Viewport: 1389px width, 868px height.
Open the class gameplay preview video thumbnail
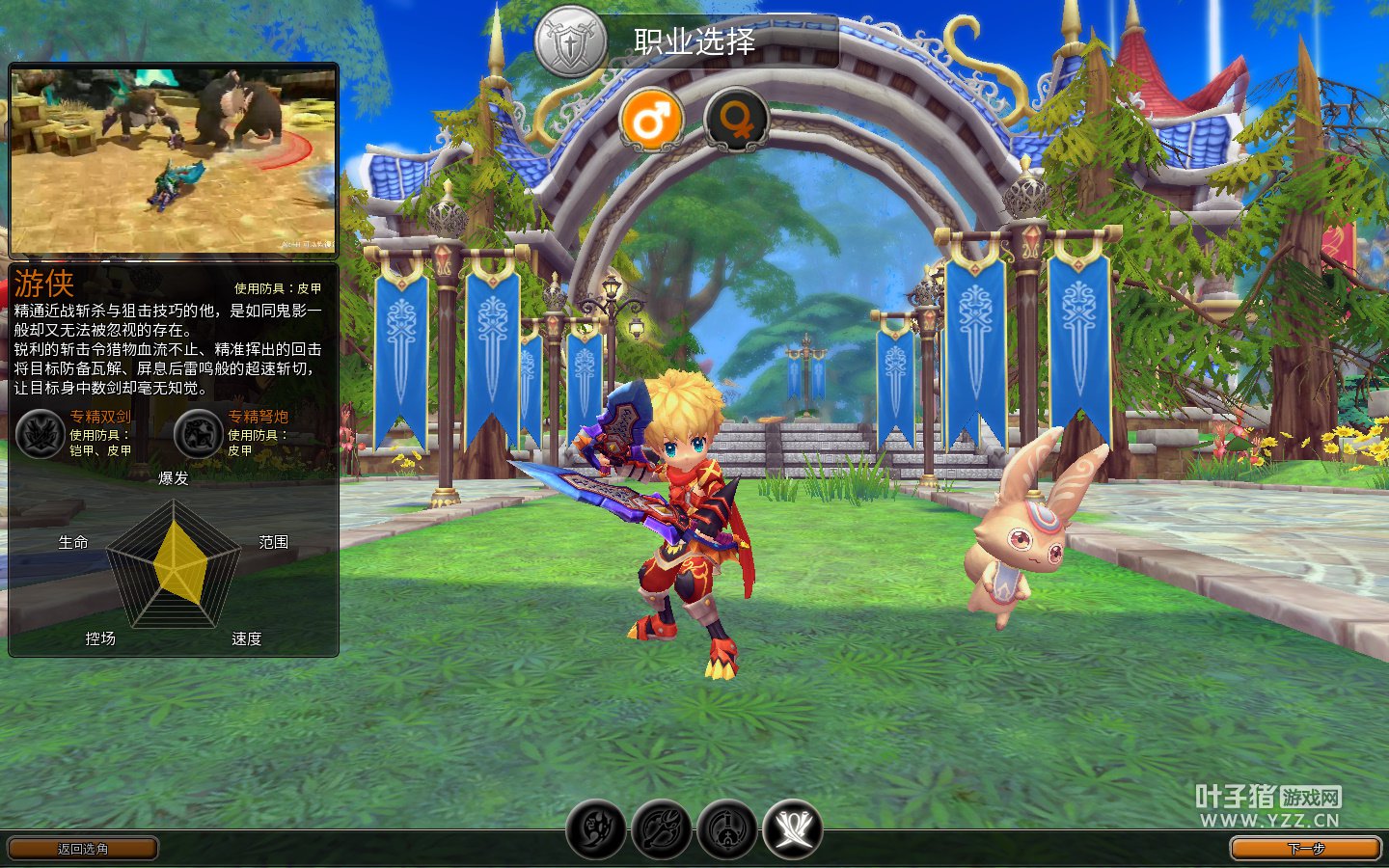tap(174, 161)
